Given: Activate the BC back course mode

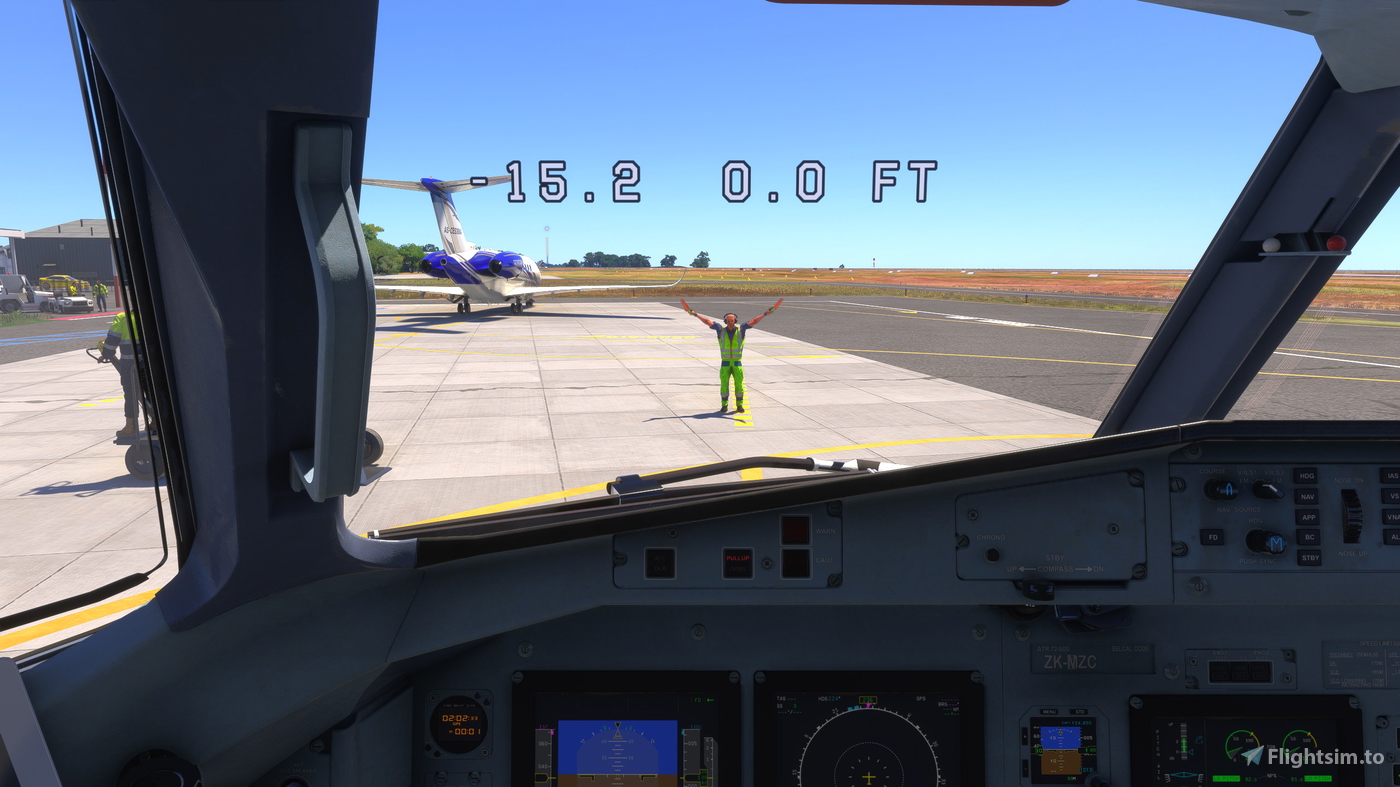Looking at the screenshot, I should [1310, 537].
